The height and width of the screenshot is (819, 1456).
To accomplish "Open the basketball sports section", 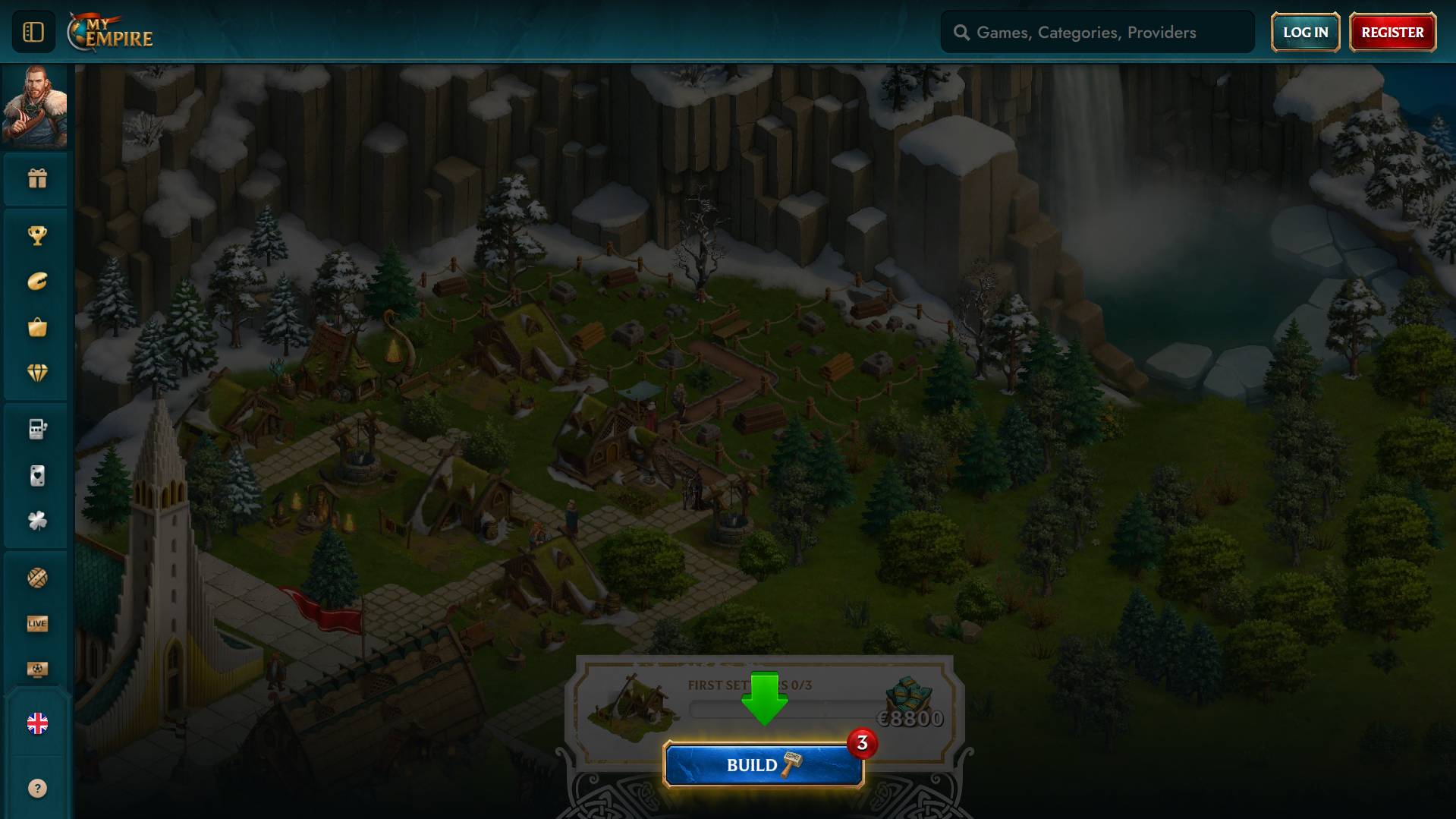I will pos(37,578).
